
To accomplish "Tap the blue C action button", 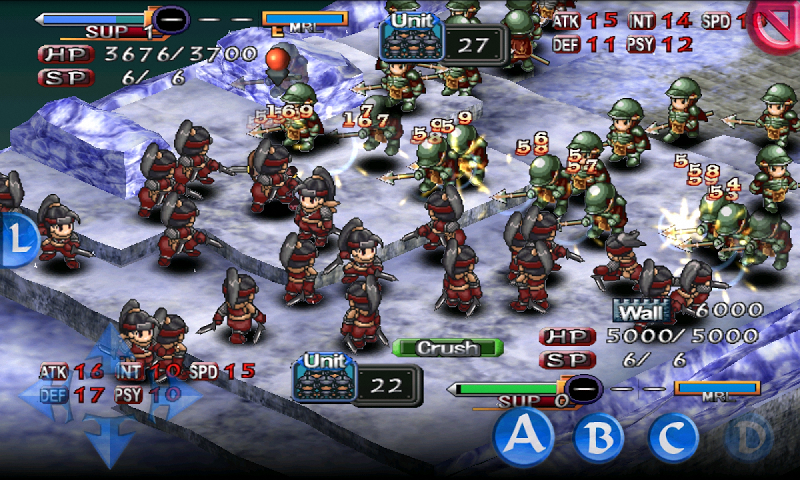I will tap(673, 435).
